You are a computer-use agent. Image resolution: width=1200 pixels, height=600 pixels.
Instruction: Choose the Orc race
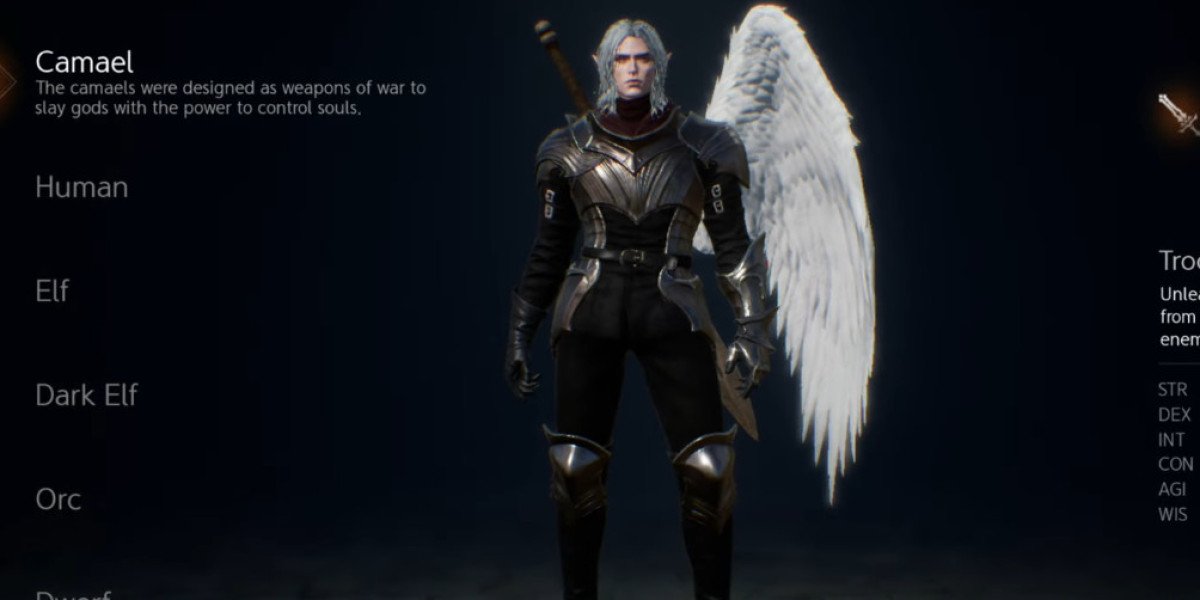pyautogui.click(x=58, y=499)
